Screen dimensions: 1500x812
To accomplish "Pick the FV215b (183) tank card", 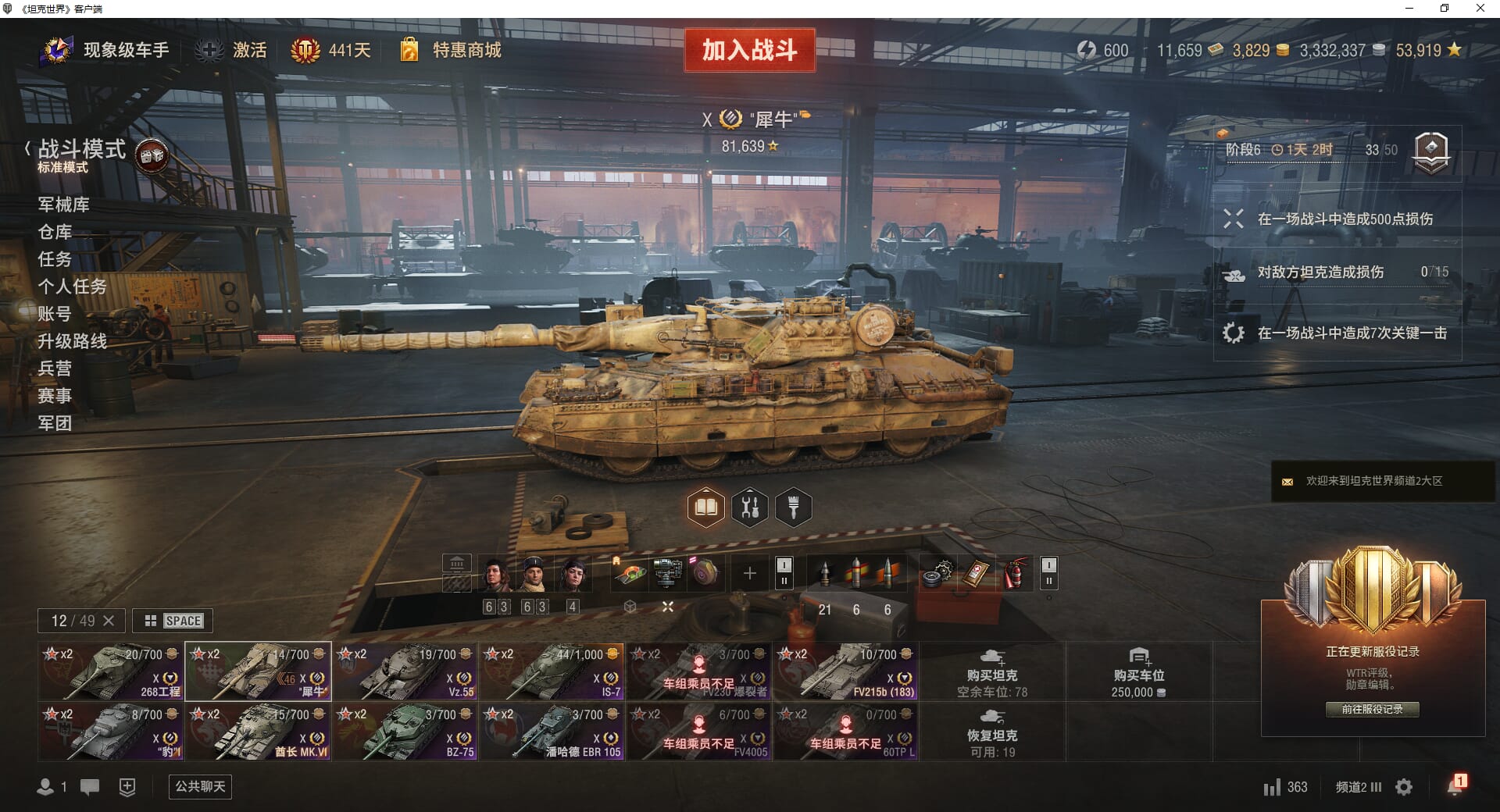I will [x=845, y=671].
